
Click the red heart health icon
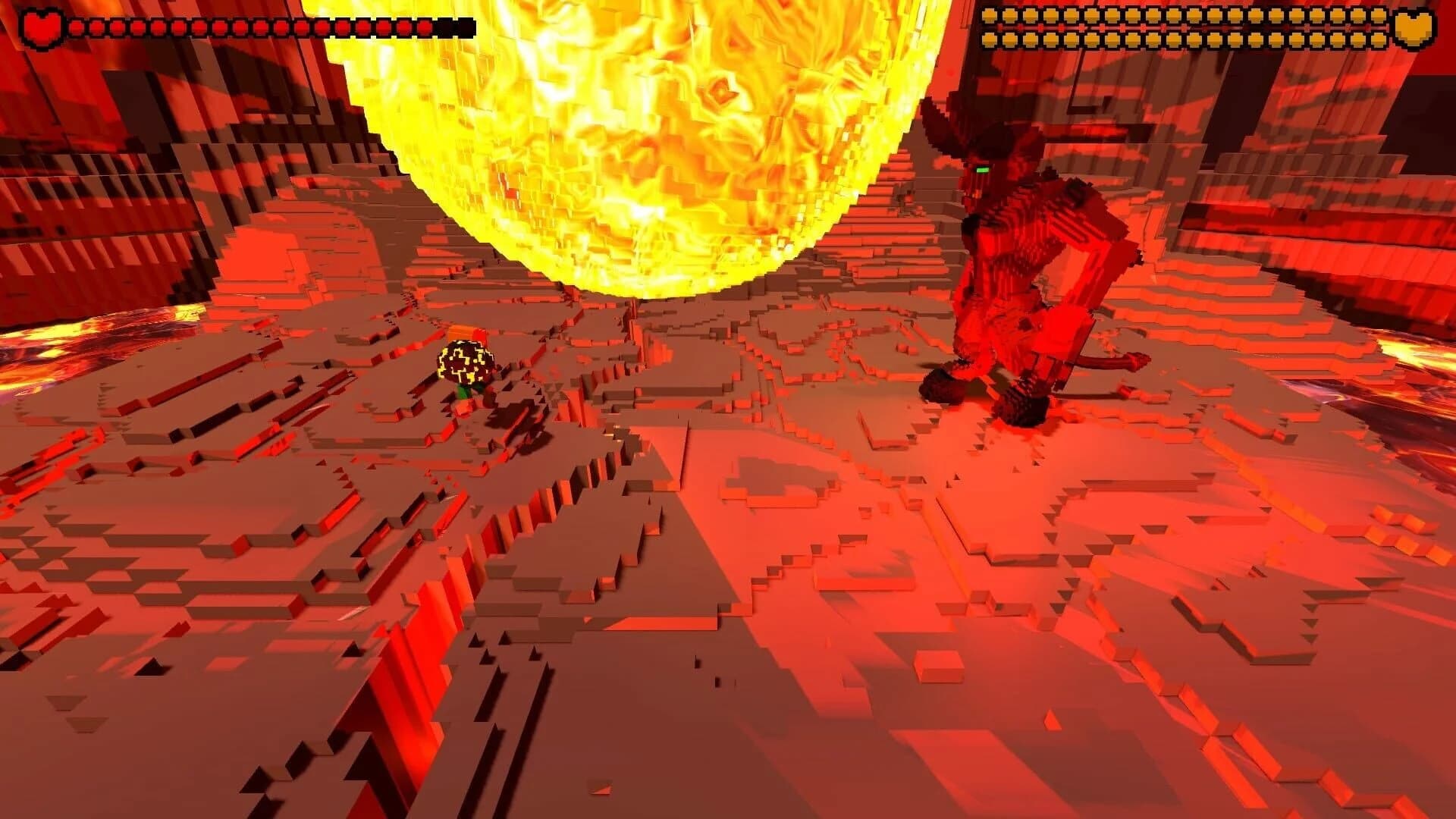(x=42, y=25)
